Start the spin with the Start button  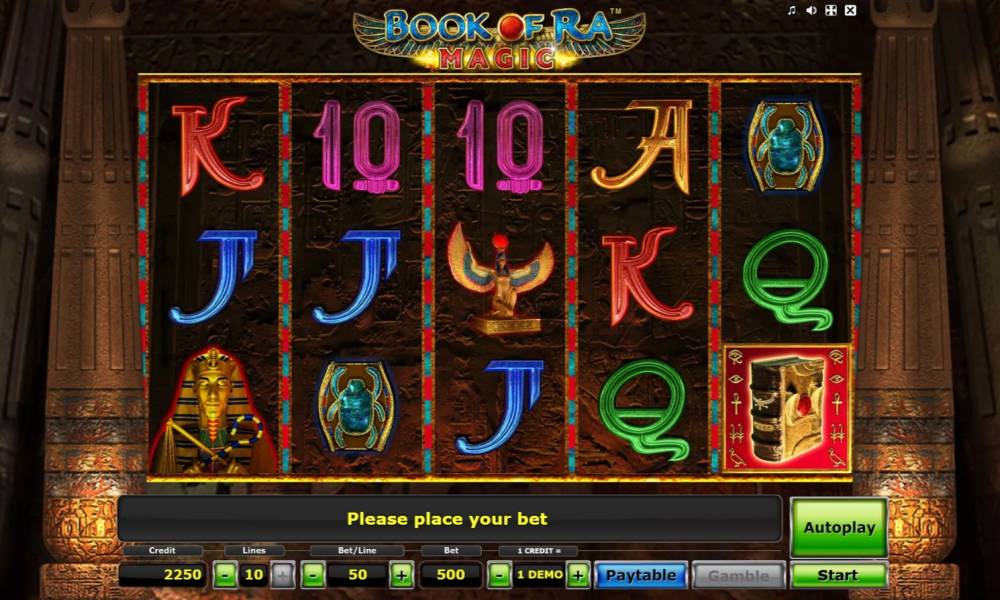(x=838, y=575)
